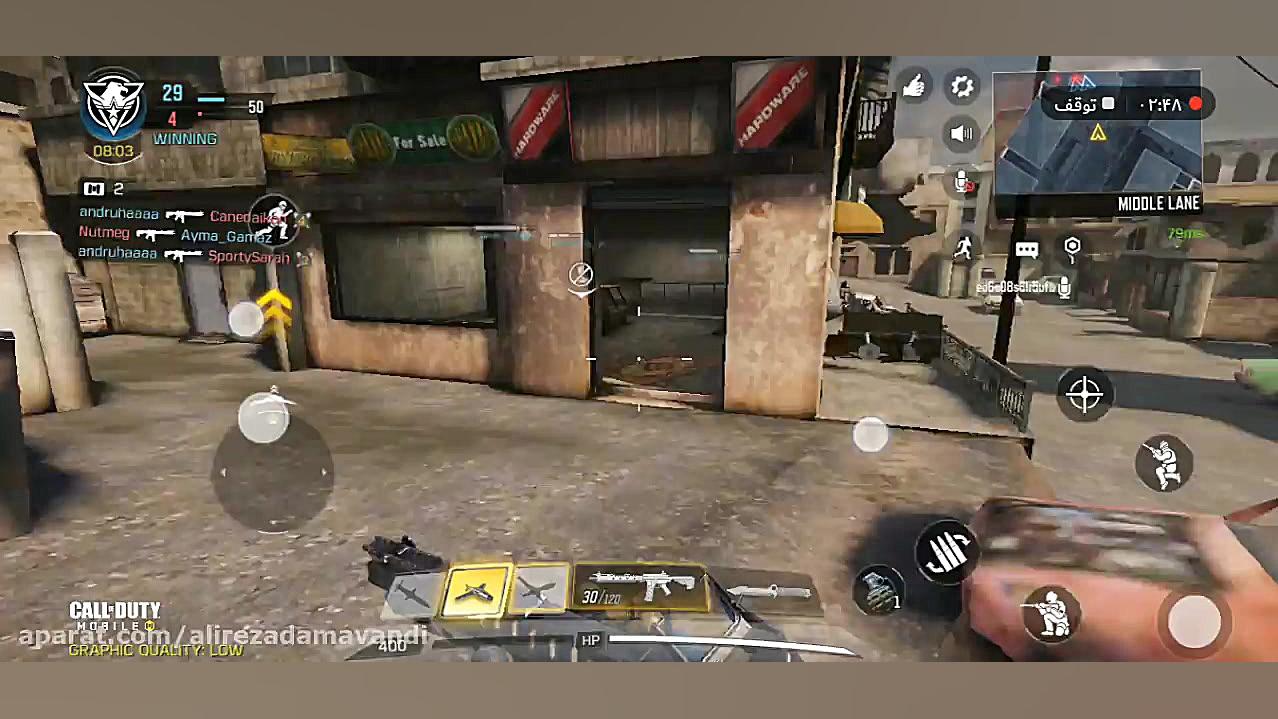Open the text chat bubble

pos(1027,250)
